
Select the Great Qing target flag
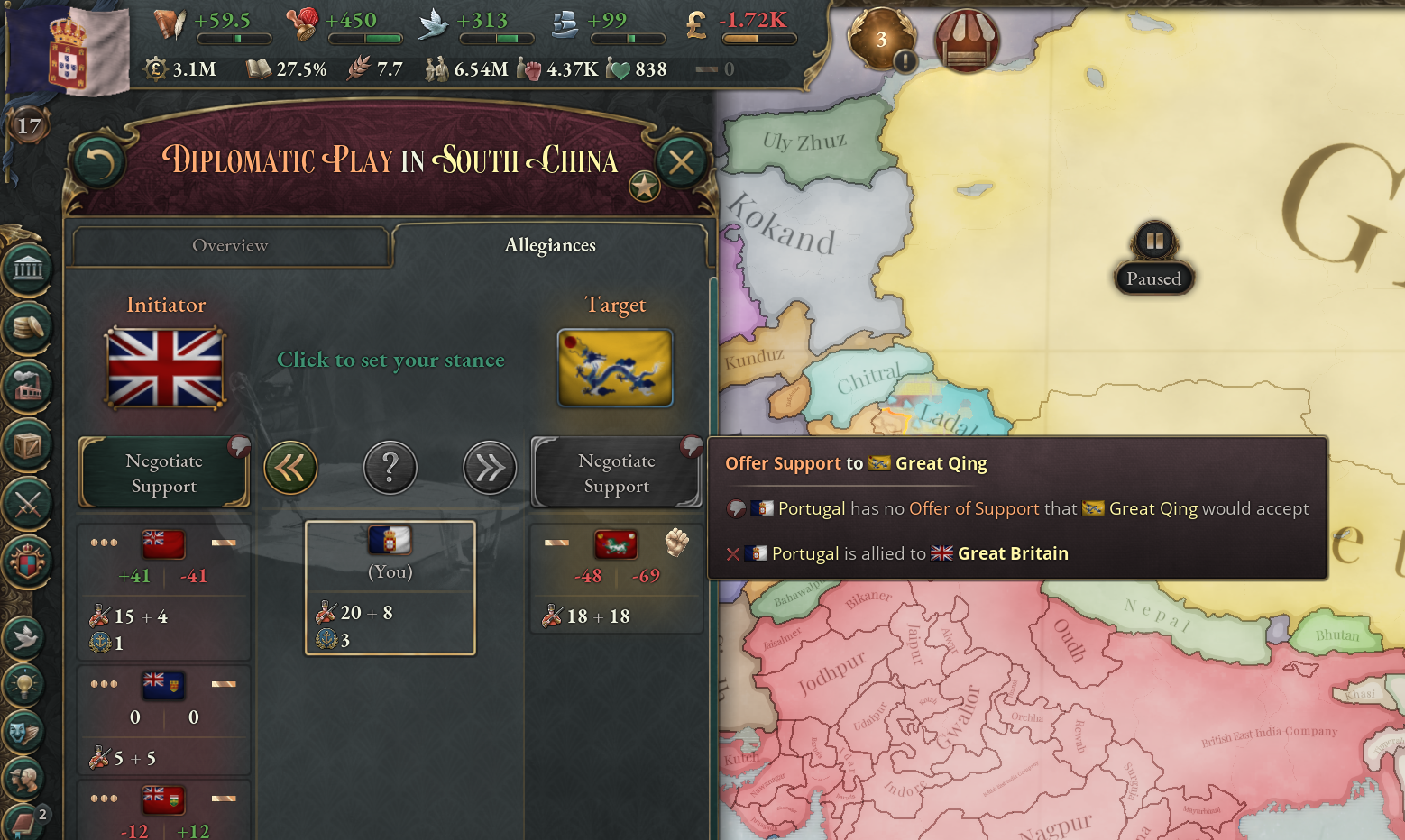(x=616, y=368)
